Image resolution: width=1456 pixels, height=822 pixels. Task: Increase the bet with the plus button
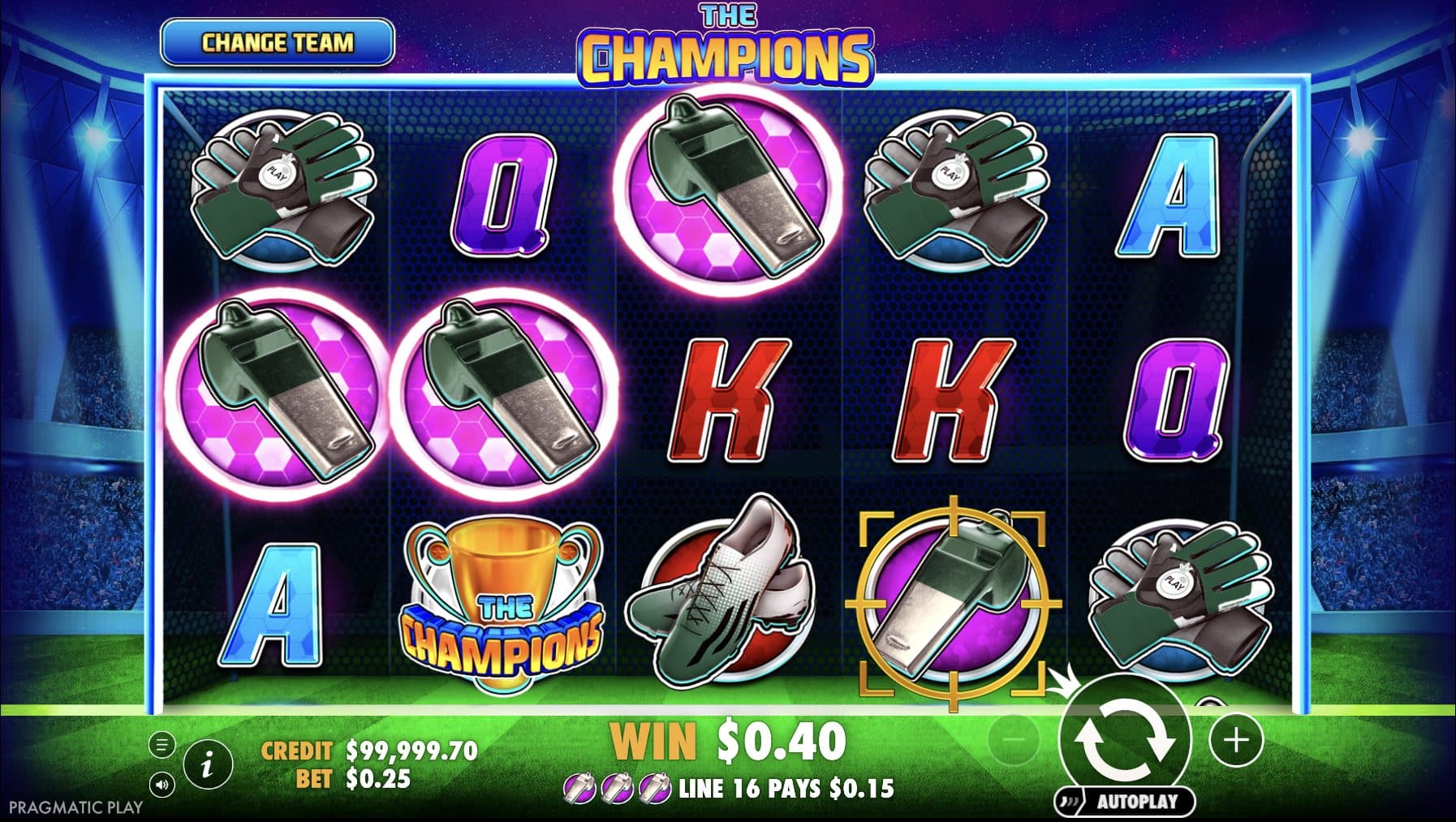1235,739
